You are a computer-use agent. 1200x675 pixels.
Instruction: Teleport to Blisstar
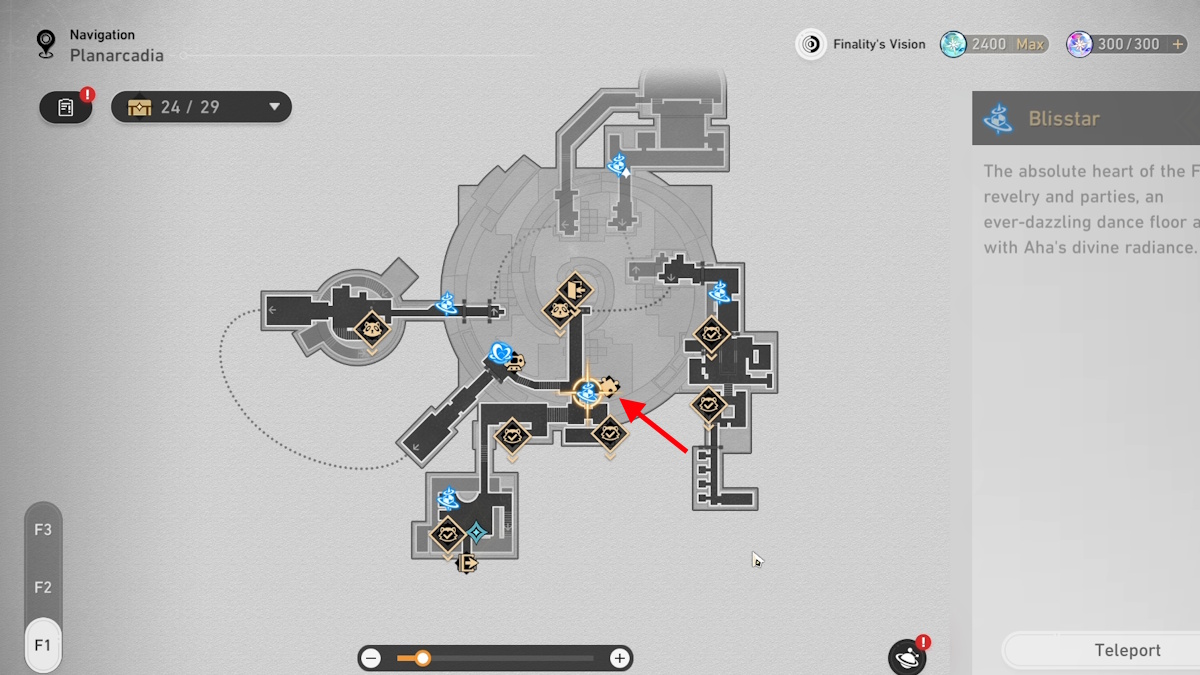[1126, 650]
